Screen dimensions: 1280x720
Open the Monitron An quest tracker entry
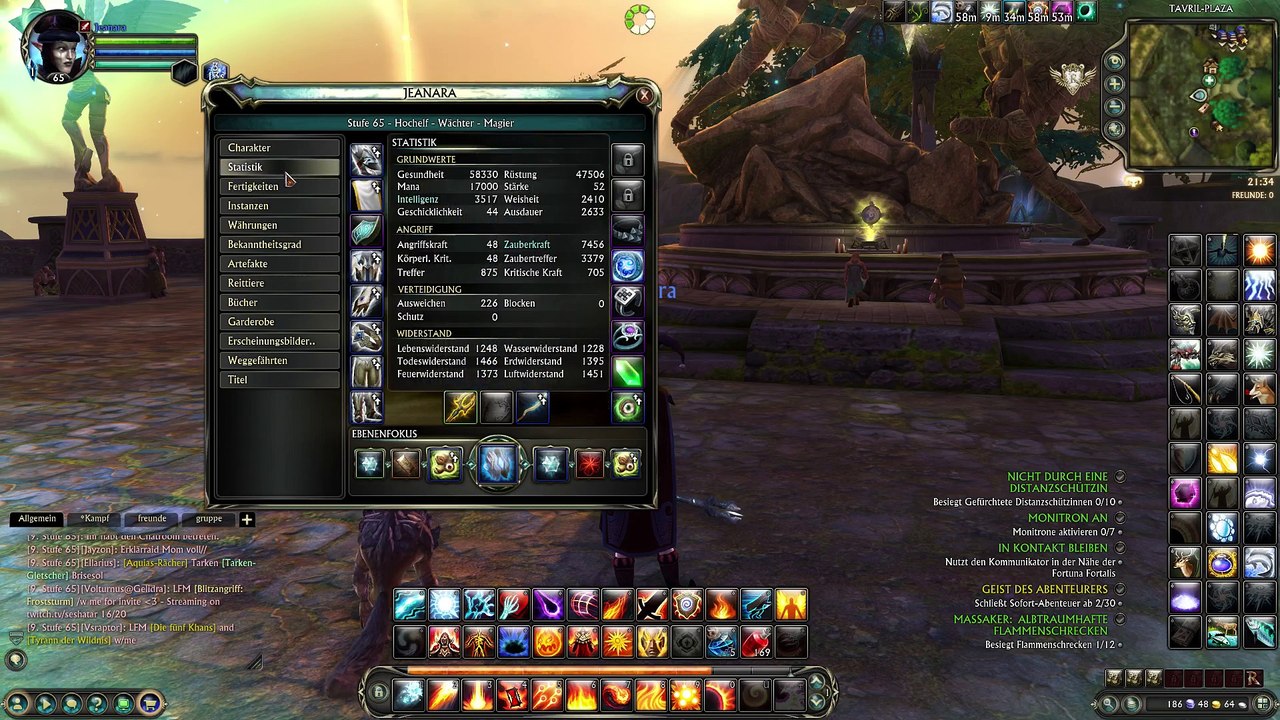point(1067,518)
